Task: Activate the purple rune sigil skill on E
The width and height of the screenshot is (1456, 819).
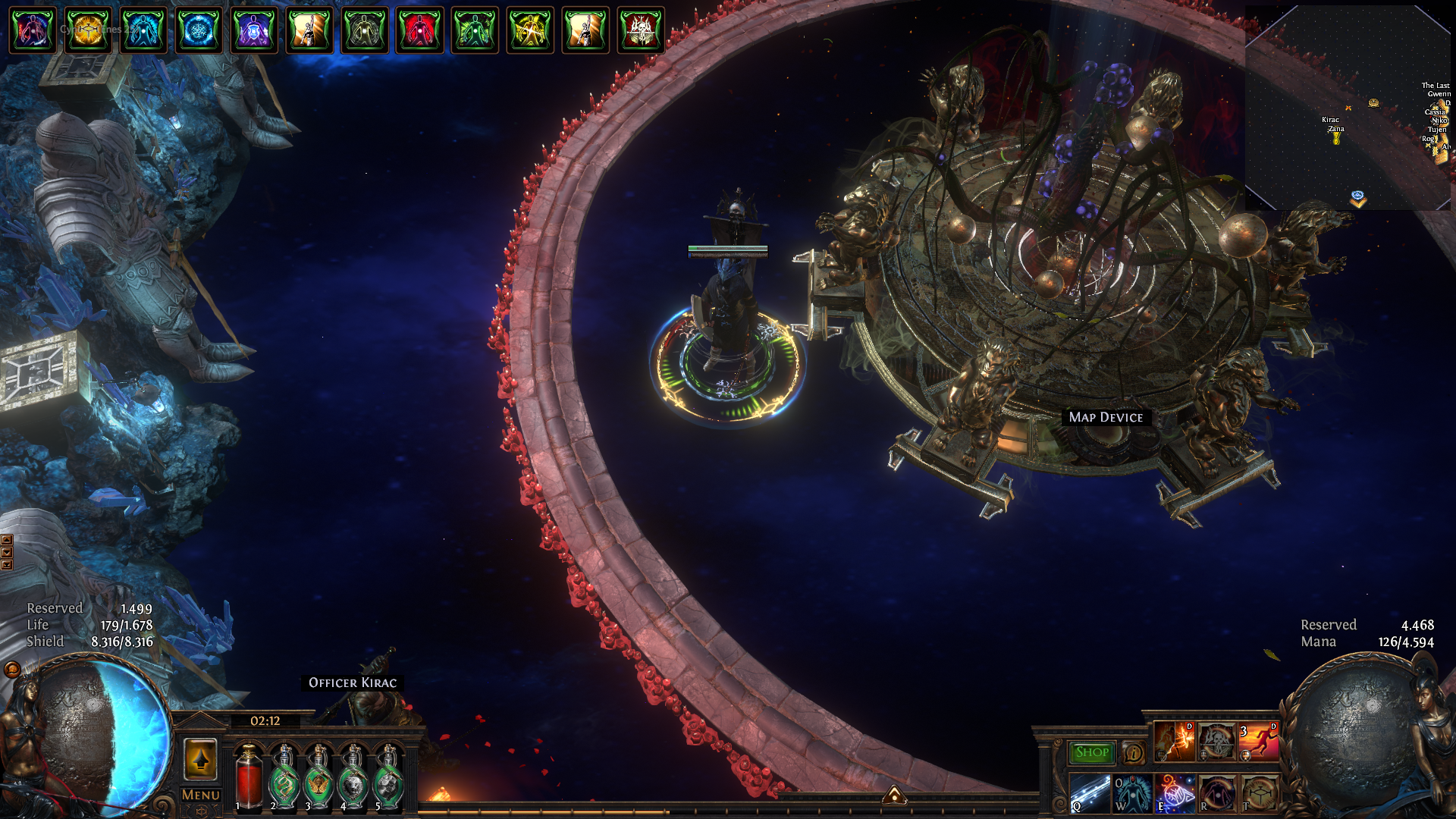Action: (1174, 793)
